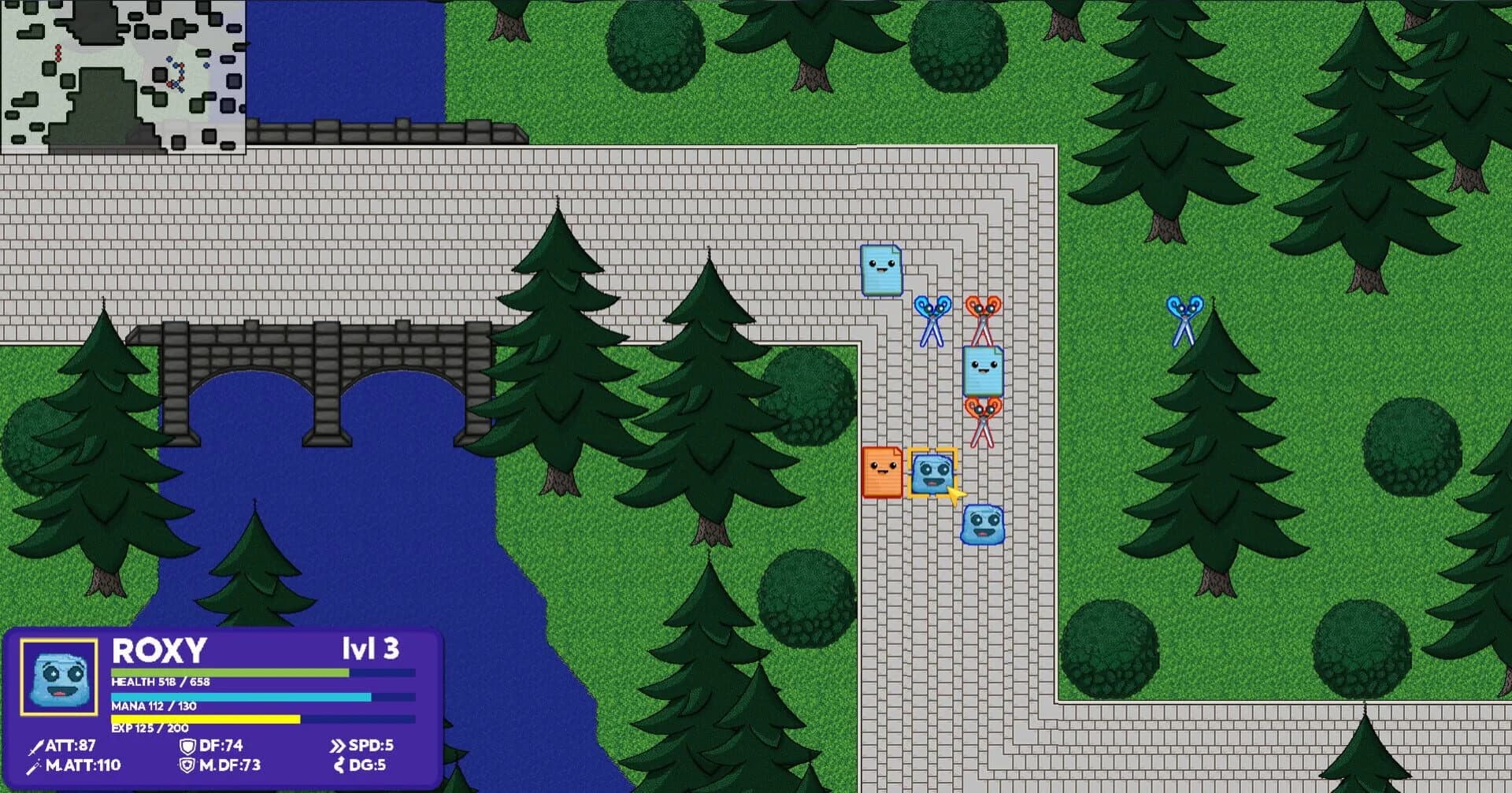1512x793 pixels.
Task: Click the shield icon next to DF:74
Action: (x=187, y=746)
